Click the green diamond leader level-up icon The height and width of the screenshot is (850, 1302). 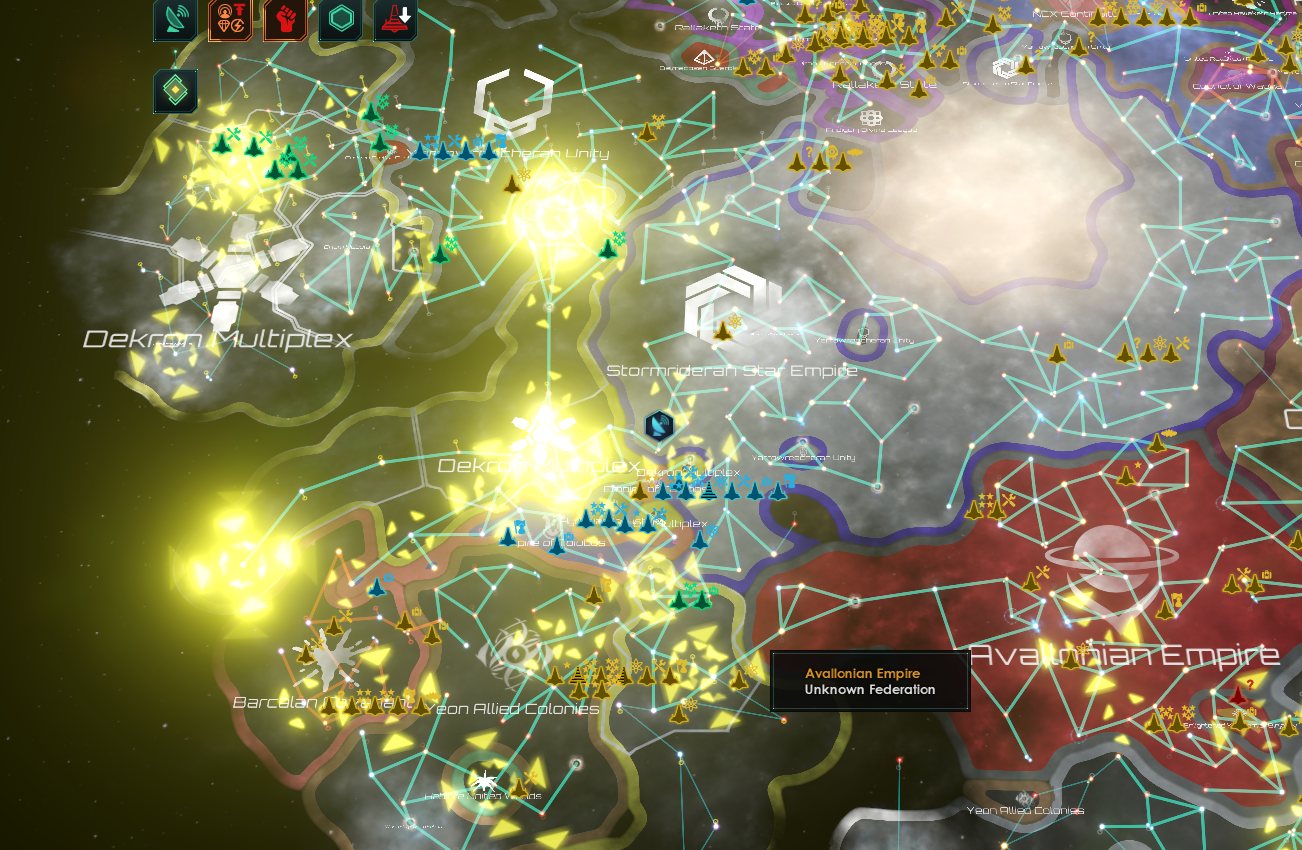173,88
